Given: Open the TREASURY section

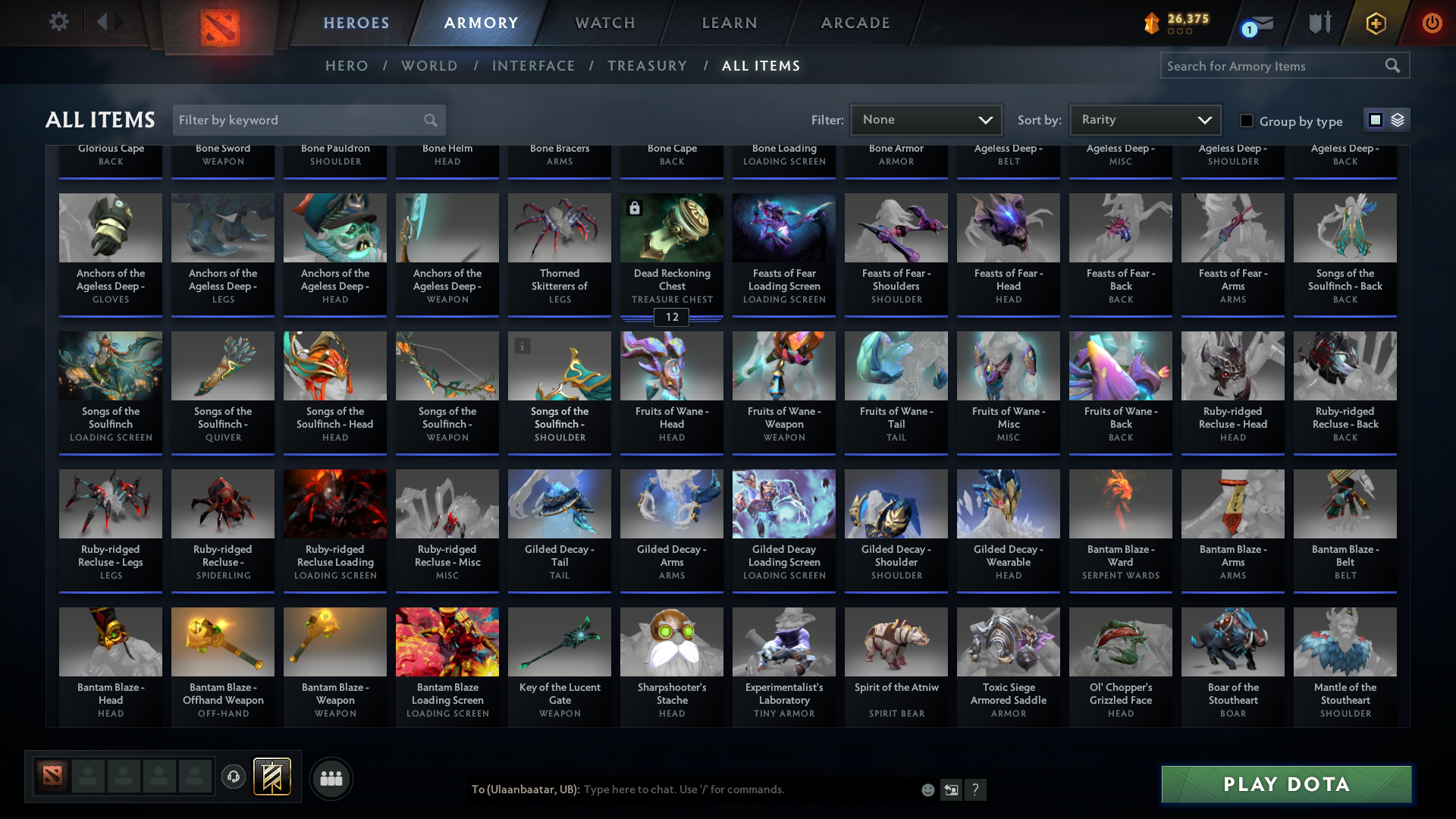Looking at the screenshot, I should pos(647,66).
